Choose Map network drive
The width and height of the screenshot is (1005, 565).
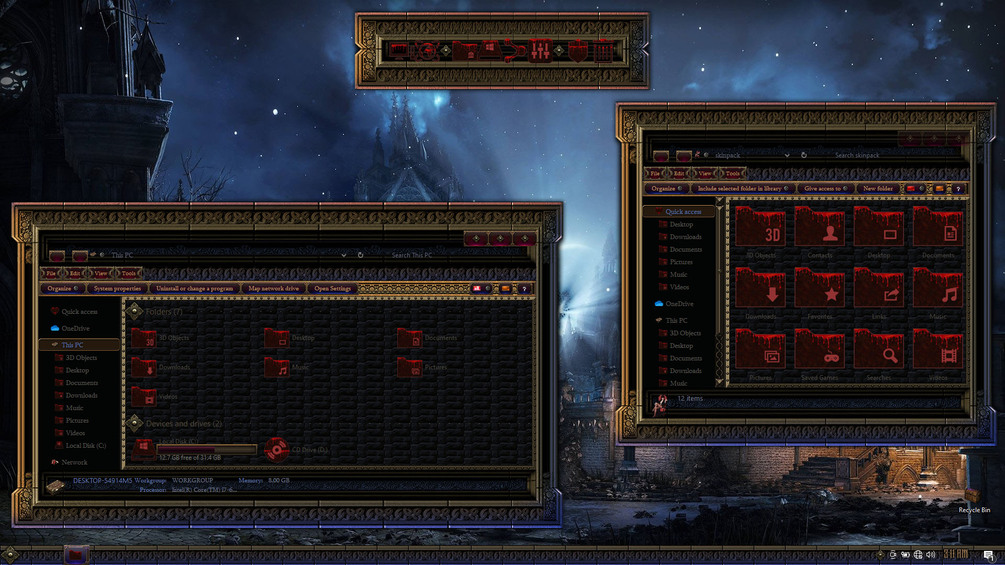point(273,288)
